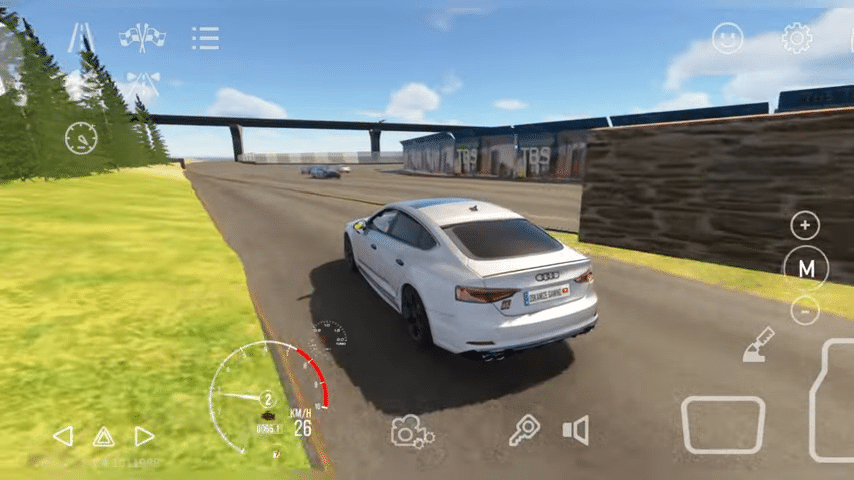This screenshot has height=480, width=854.
Task: Activate the left turn signal arrow
Action: pyautogui.click(x=62, y=436)
